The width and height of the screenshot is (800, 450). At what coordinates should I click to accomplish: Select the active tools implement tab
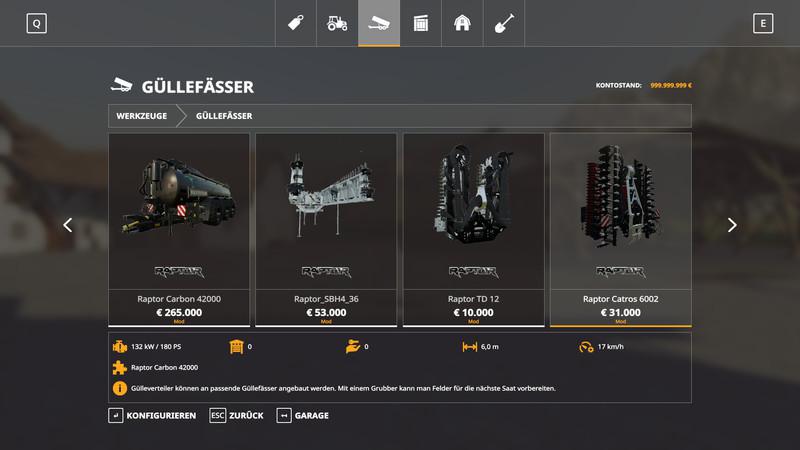(379, 23)
